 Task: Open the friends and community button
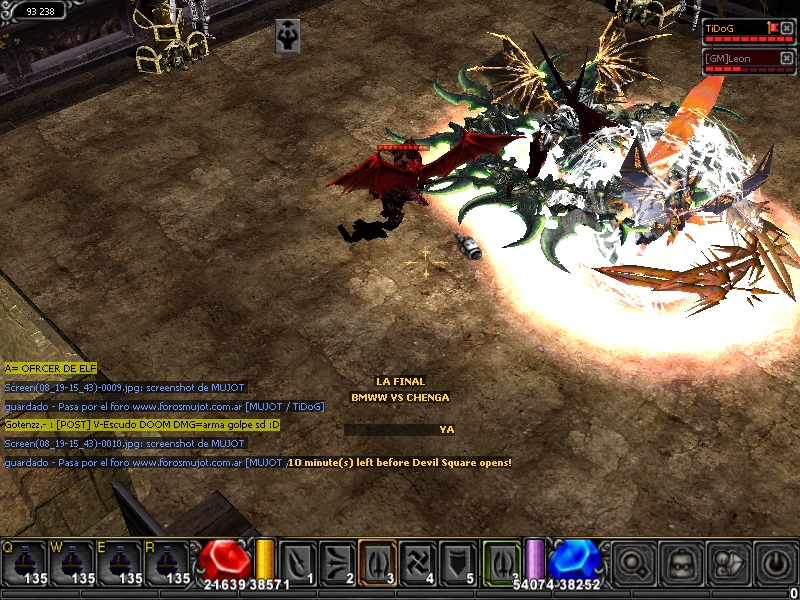pos(729,562)
